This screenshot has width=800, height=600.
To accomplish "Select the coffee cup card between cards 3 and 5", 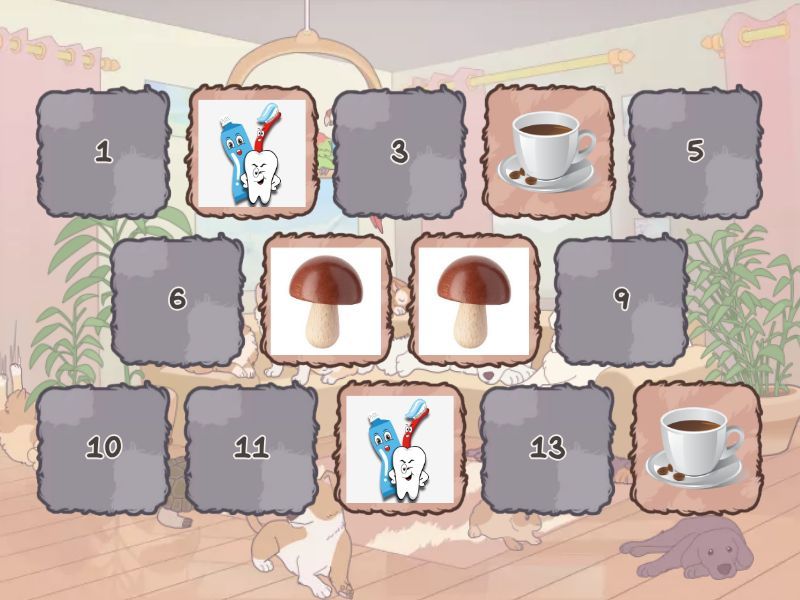I will pyautogui.click(x=547, y=152).
